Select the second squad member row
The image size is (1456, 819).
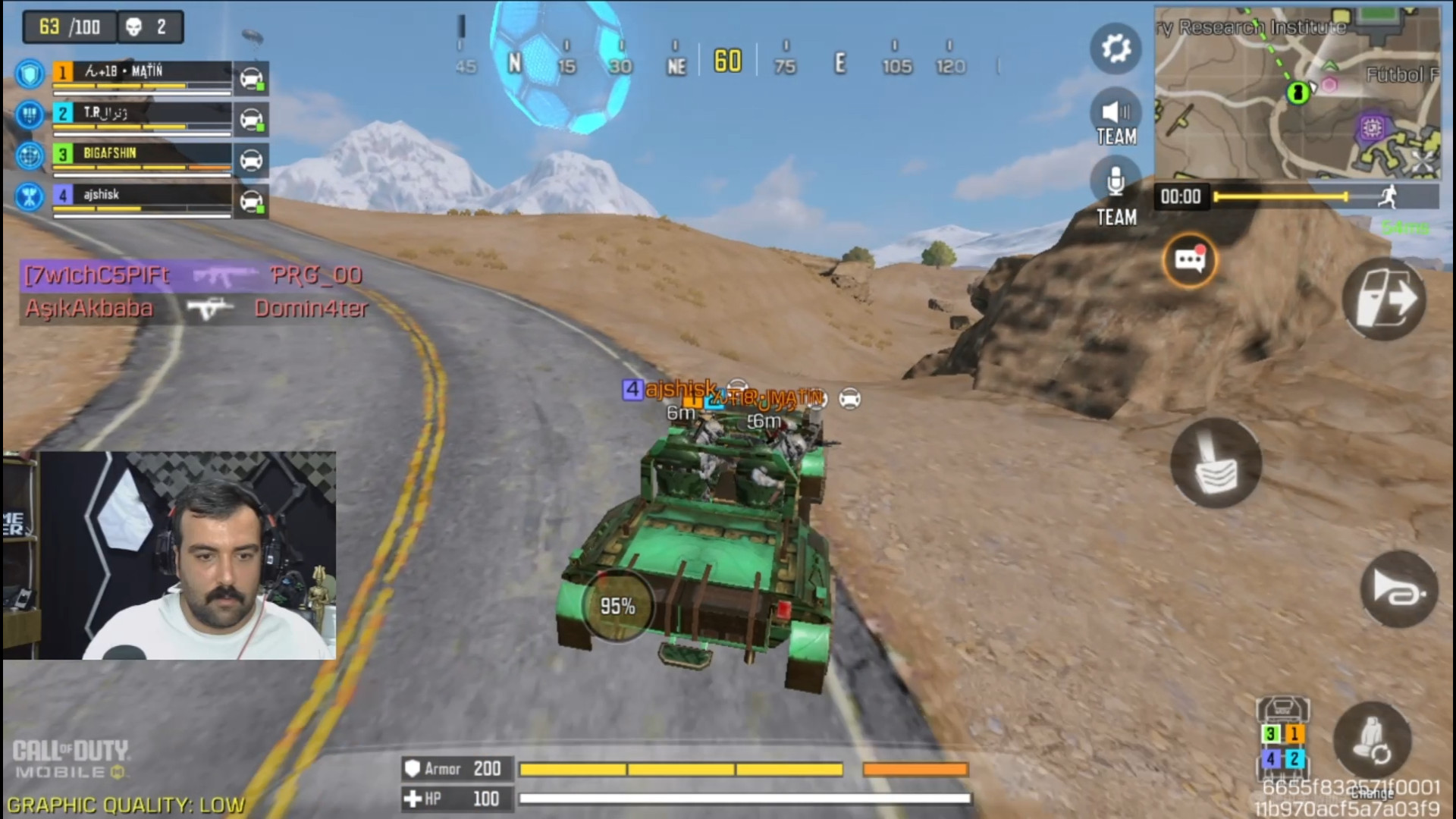(x=142, y=114)
